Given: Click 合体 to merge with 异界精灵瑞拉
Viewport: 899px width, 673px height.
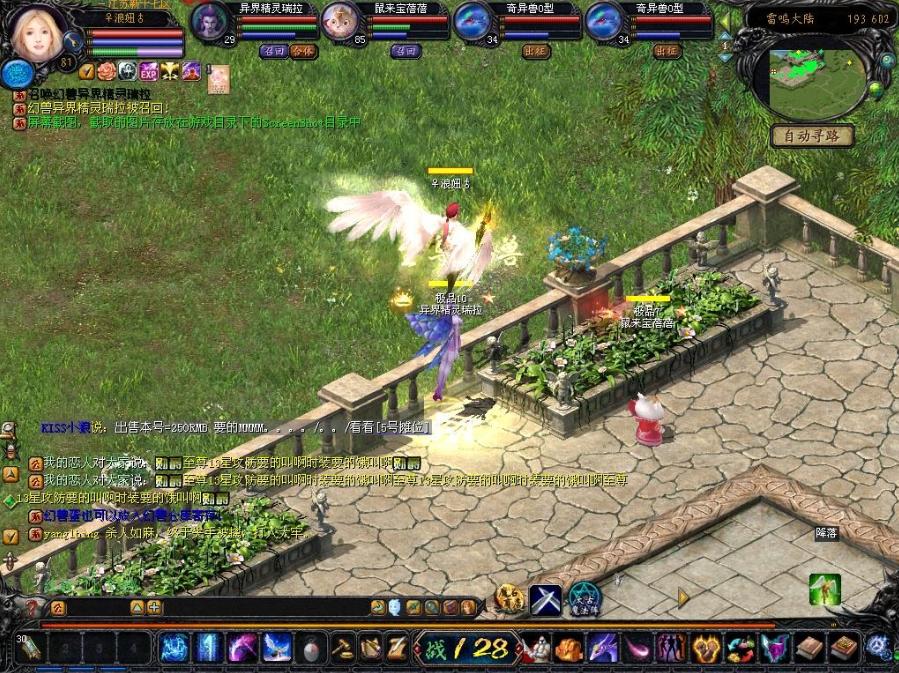Looking at the screenshot, I should click(x=302, y=50).
